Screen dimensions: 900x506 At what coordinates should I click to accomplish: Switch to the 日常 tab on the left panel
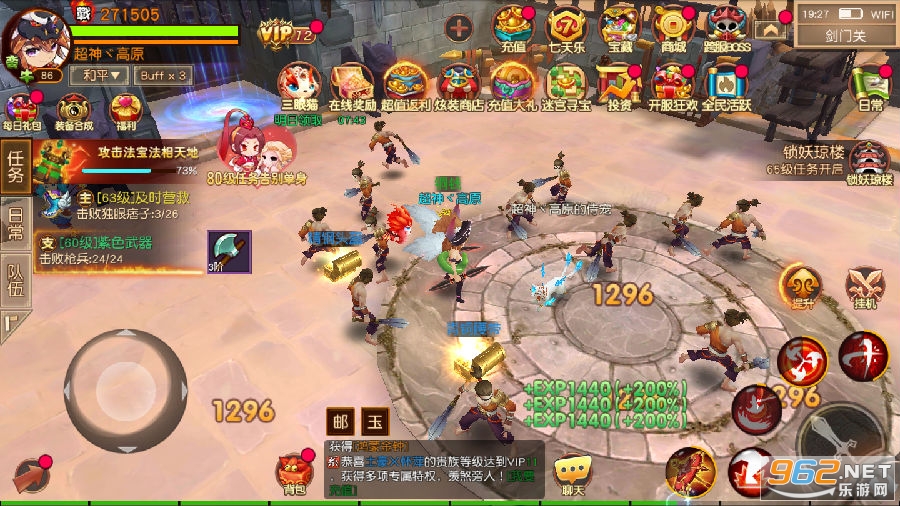(15, 222)
